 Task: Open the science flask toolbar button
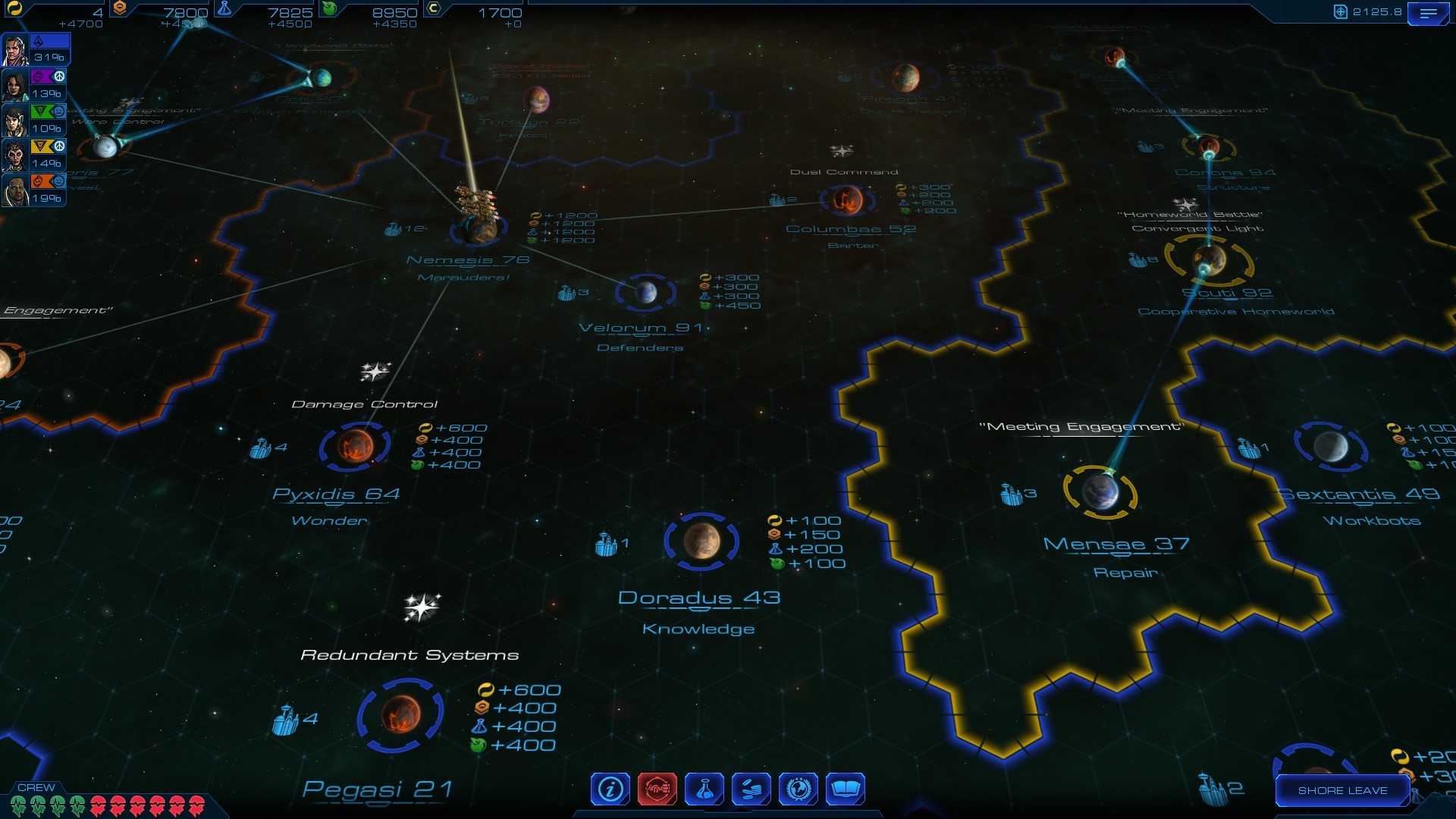[704, 789]
